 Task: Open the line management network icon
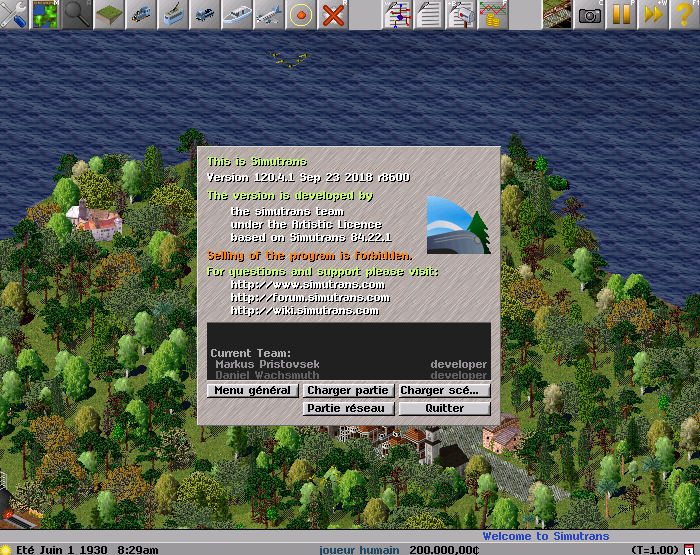click(x=397, y=14)
